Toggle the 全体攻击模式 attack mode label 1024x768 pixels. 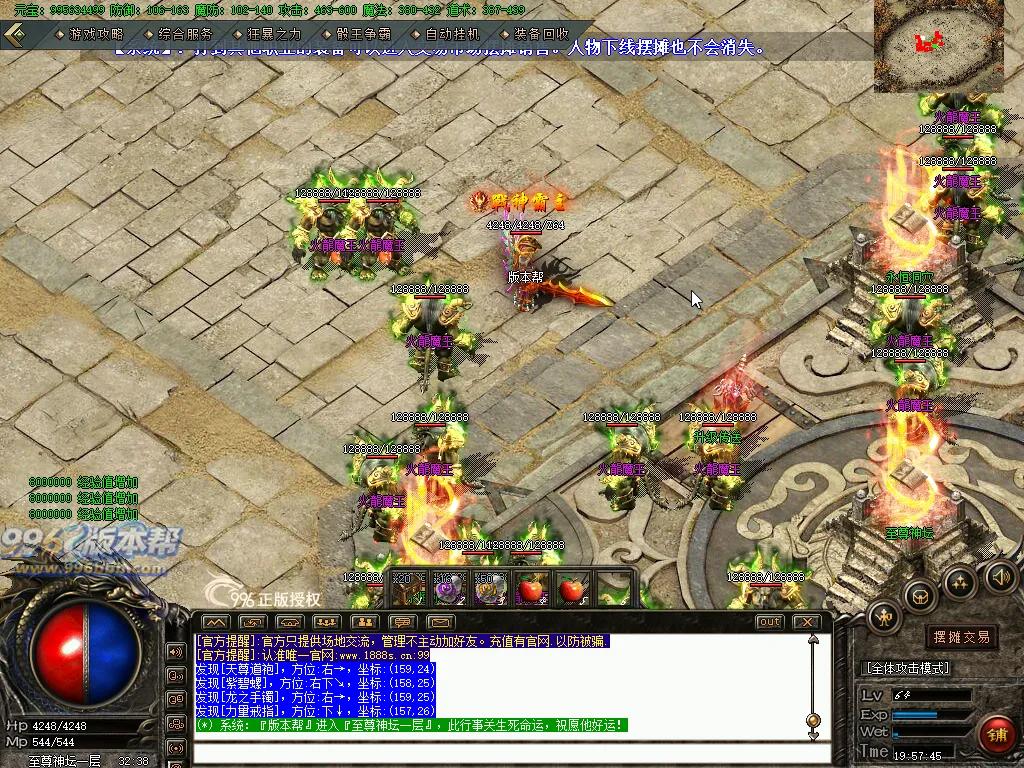click(906, 667)
